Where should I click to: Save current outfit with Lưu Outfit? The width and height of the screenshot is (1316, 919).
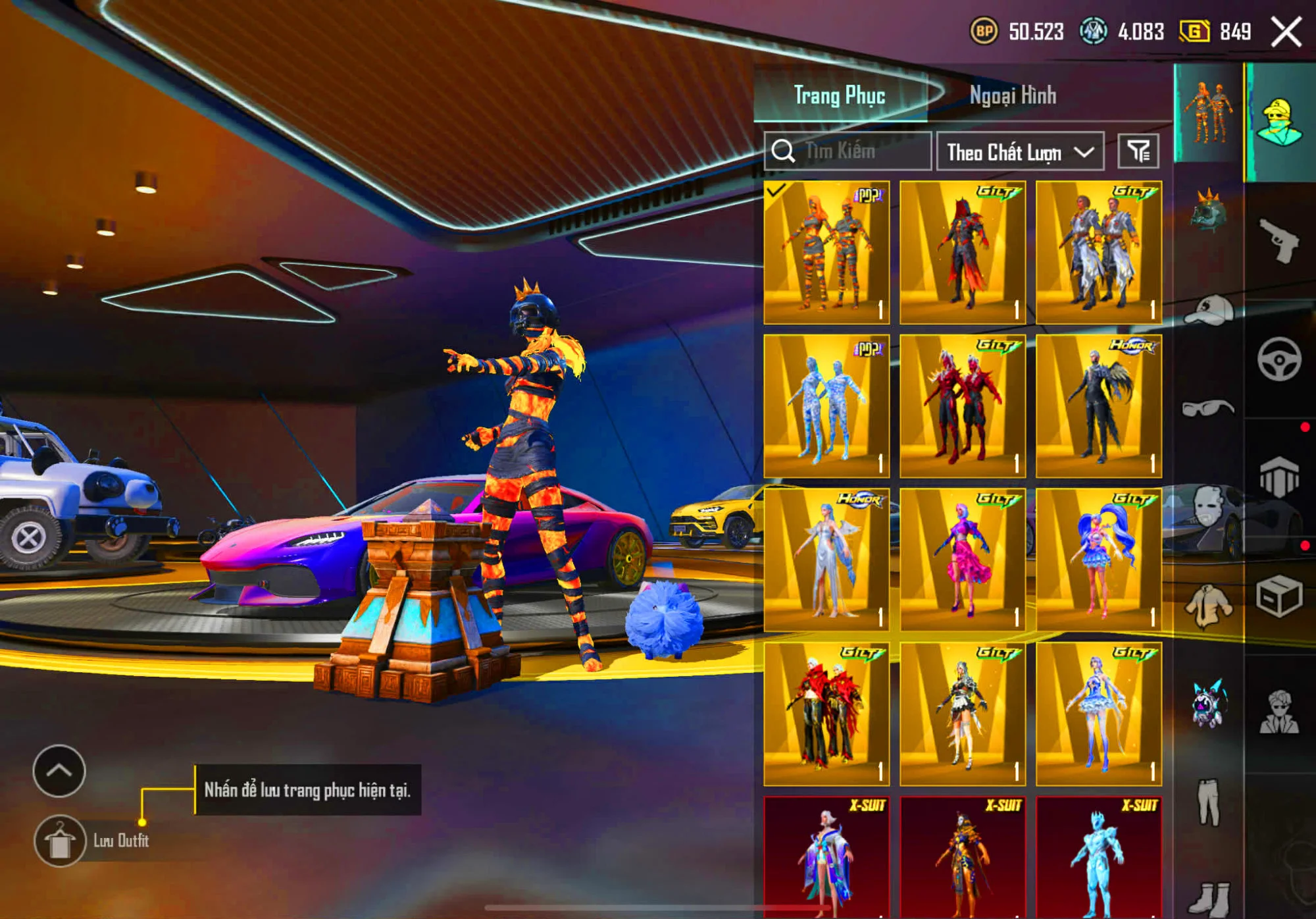(x=60, y=841)
